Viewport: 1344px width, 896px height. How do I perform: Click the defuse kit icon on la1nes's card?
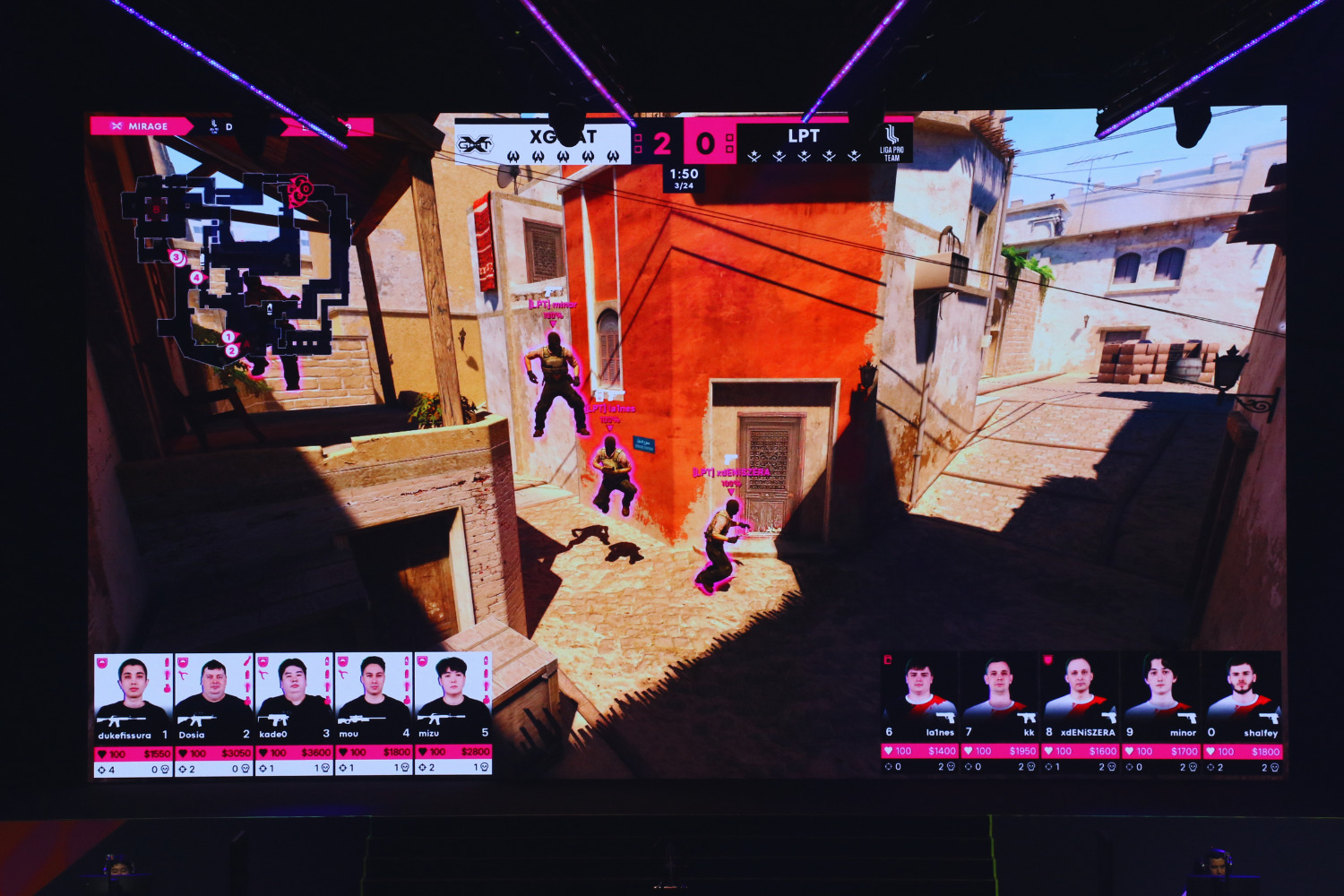887,660
